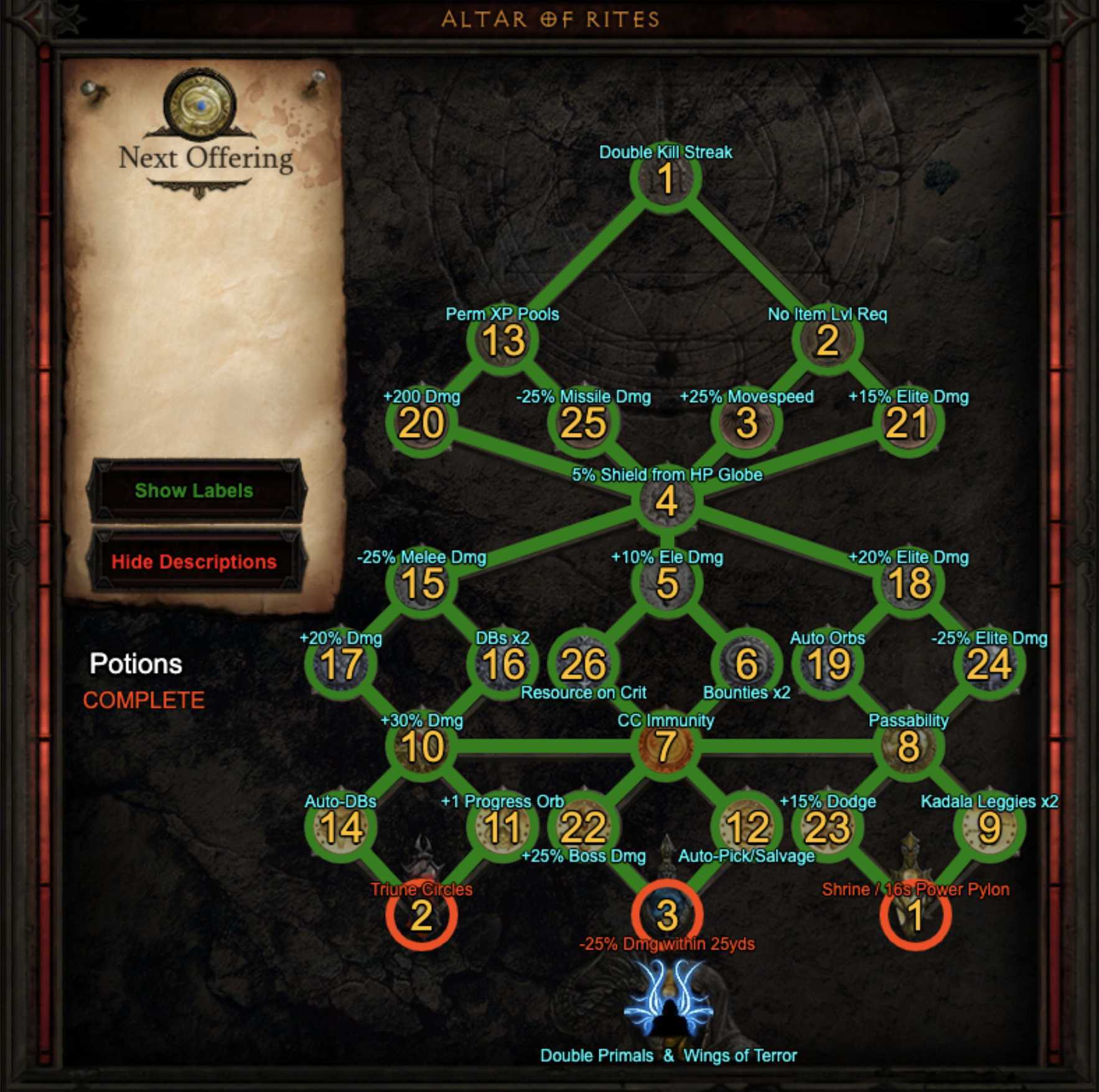Choose the Passability node
This screenshot has height=1092, width=1099.
tap(908, 746)
